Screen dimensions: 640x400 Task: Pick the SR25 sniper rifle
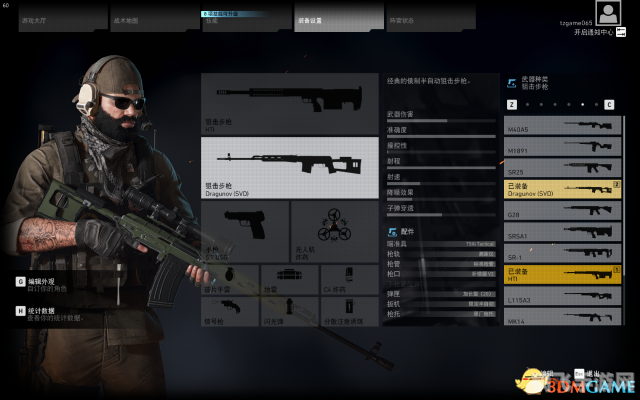[563, 169]
